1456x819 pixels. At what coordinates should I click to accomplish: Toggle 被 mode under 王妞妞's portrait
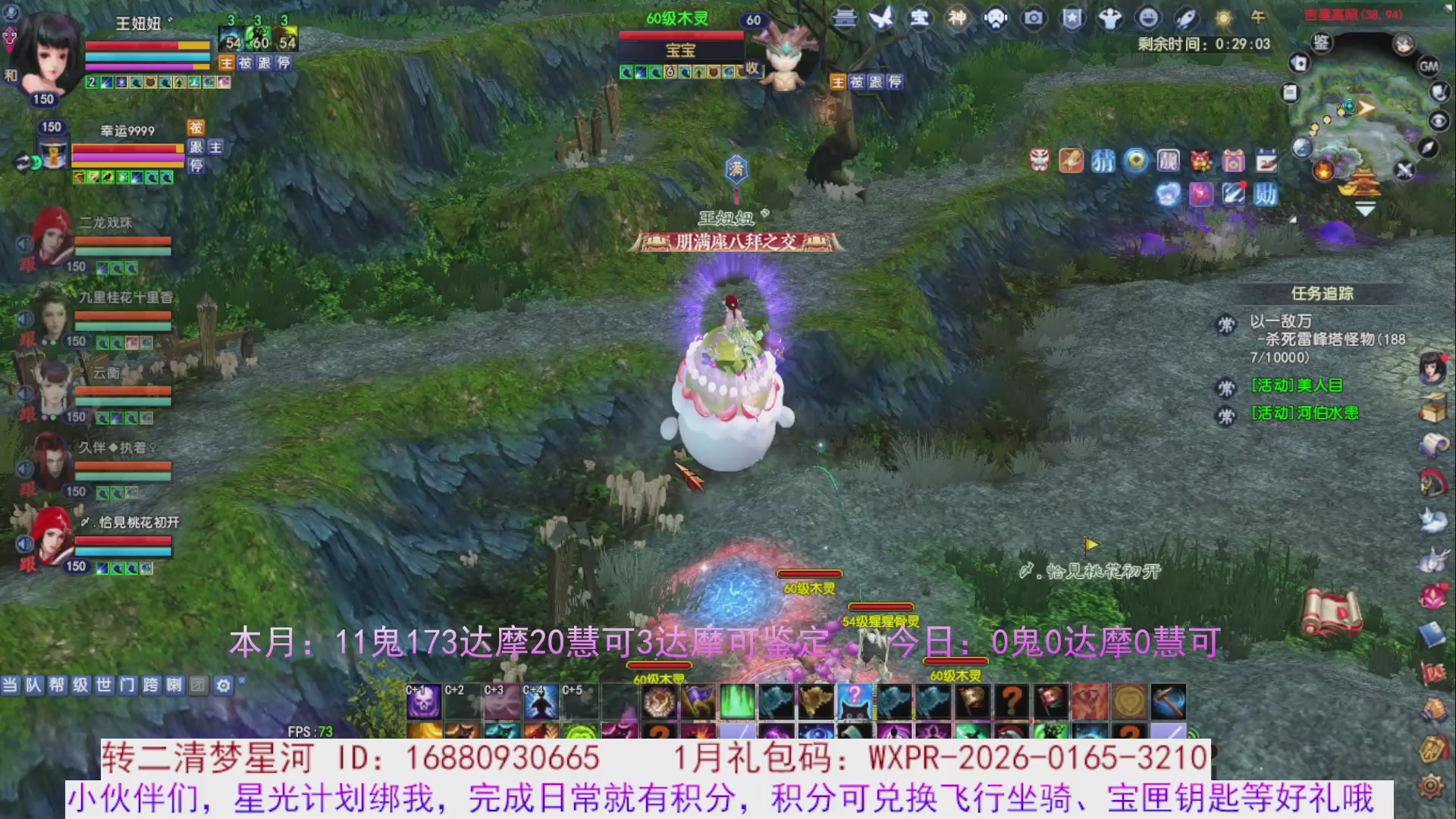click(x=245, y=64)
